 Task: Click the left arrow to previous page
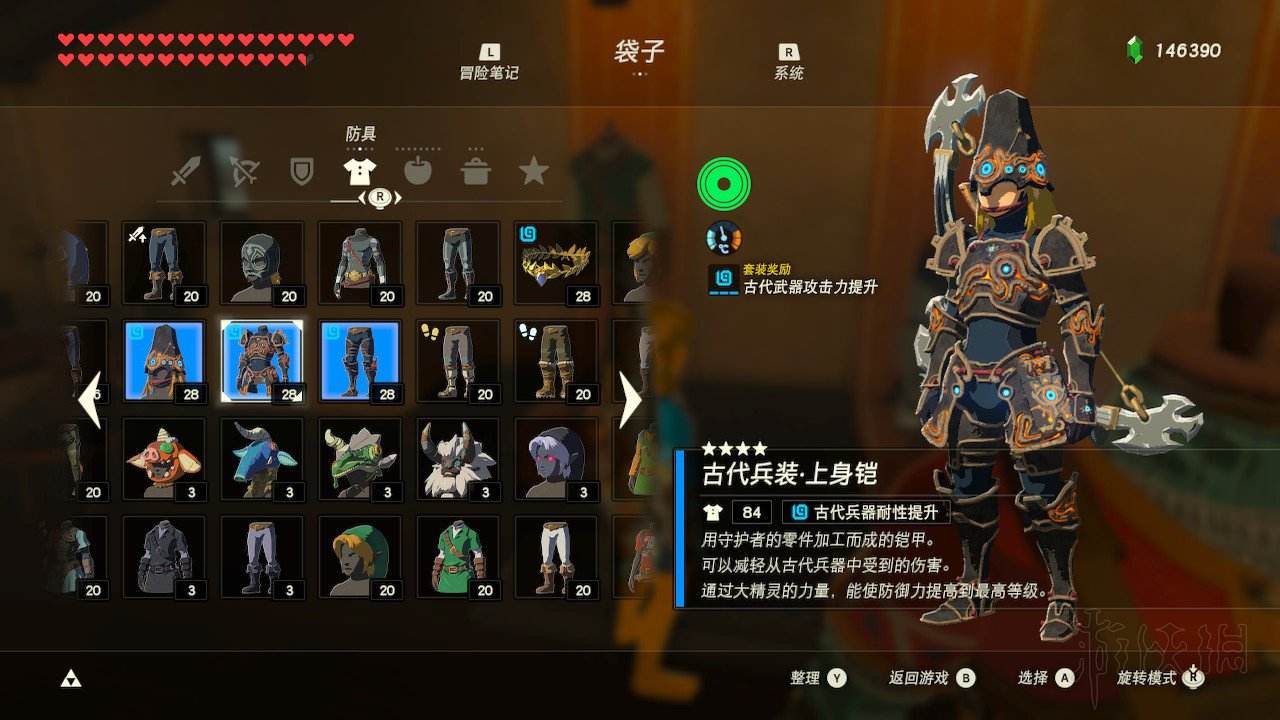pyautogui.click(x=91, y=400)
